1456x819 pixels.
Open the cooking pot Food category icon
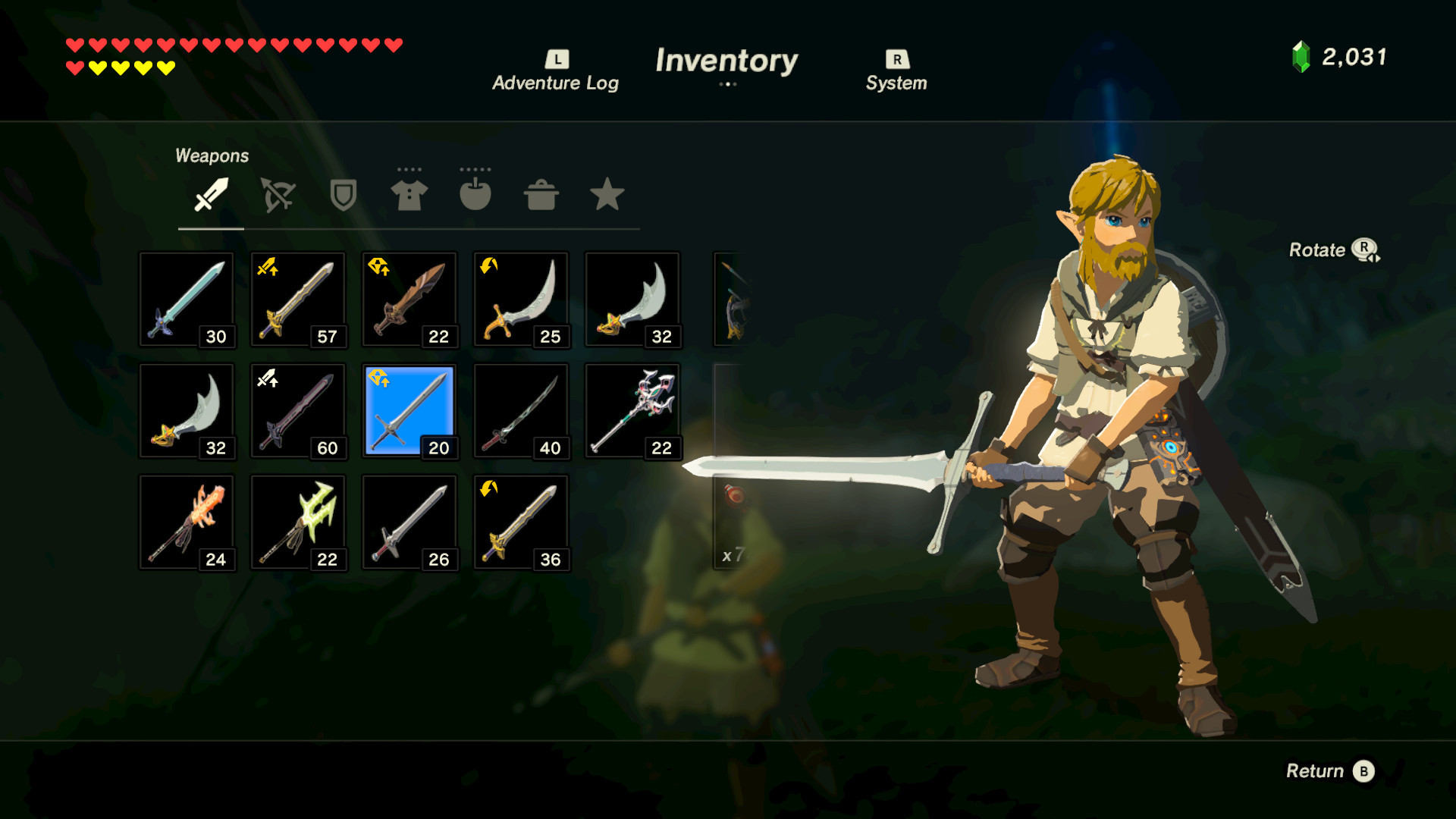pos(541,195)
